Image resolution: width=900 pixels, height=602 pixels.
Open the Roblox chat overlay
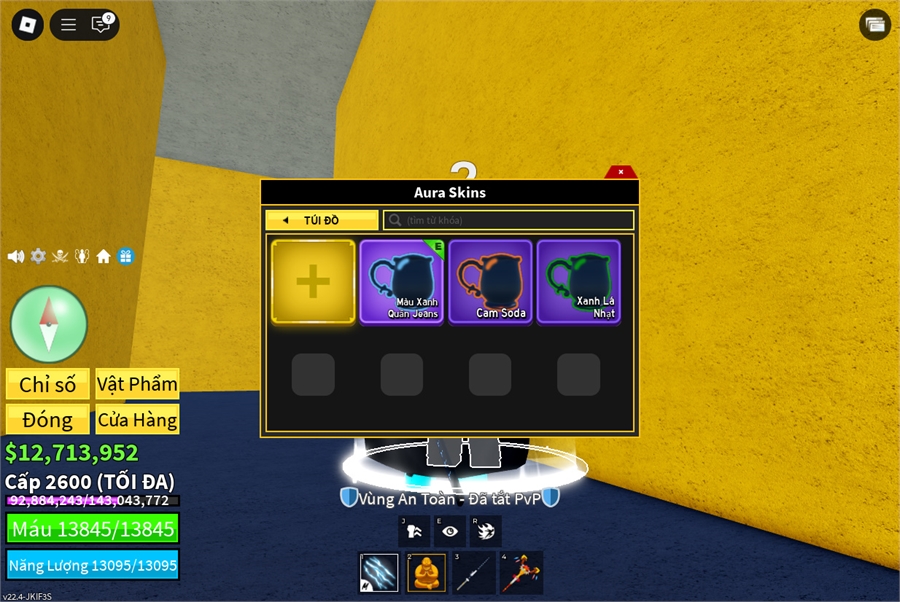(x=101, y=25)
